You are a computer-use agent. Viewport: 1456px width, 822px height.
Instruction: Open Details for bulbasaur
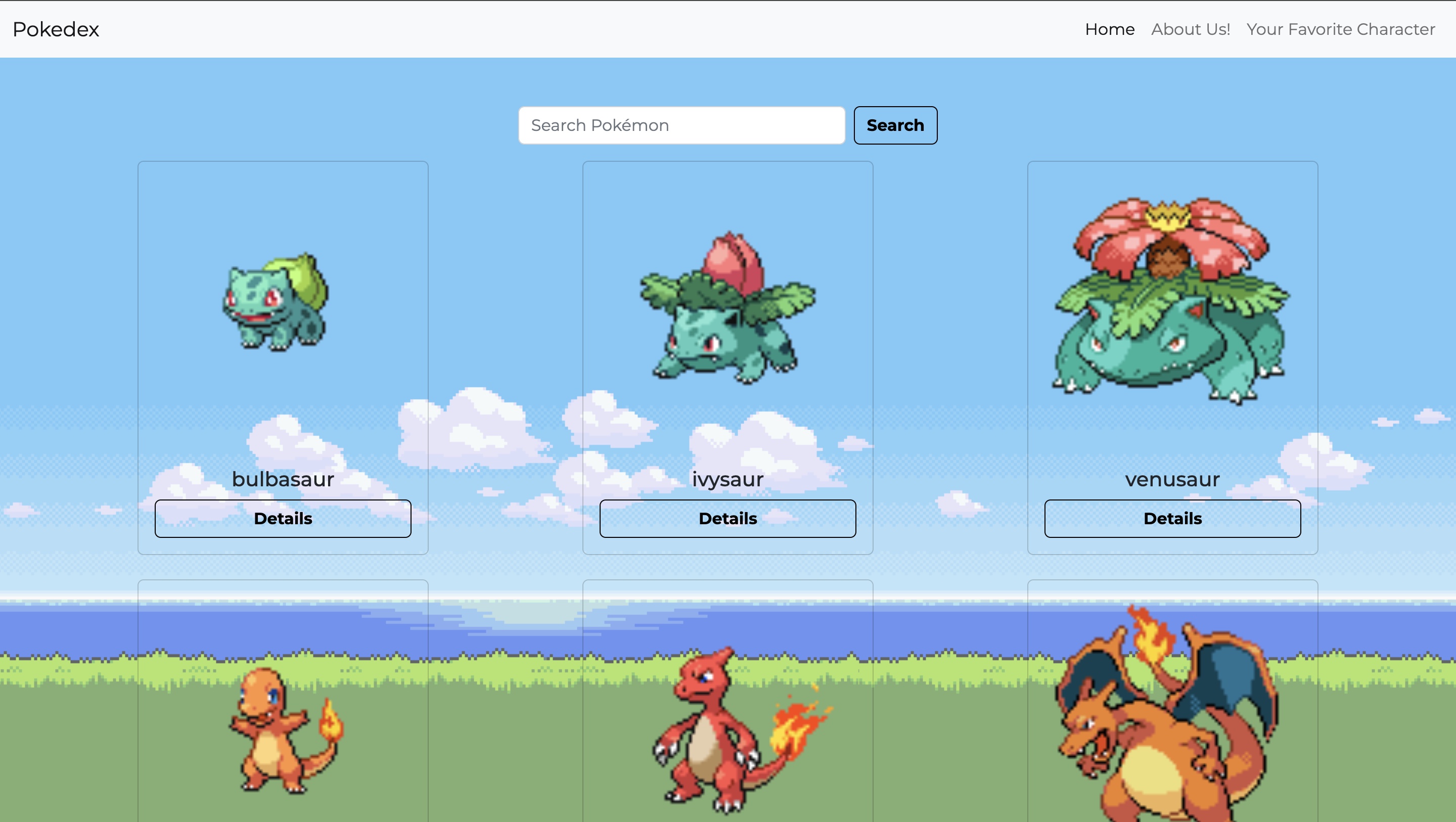click(283, 518)
